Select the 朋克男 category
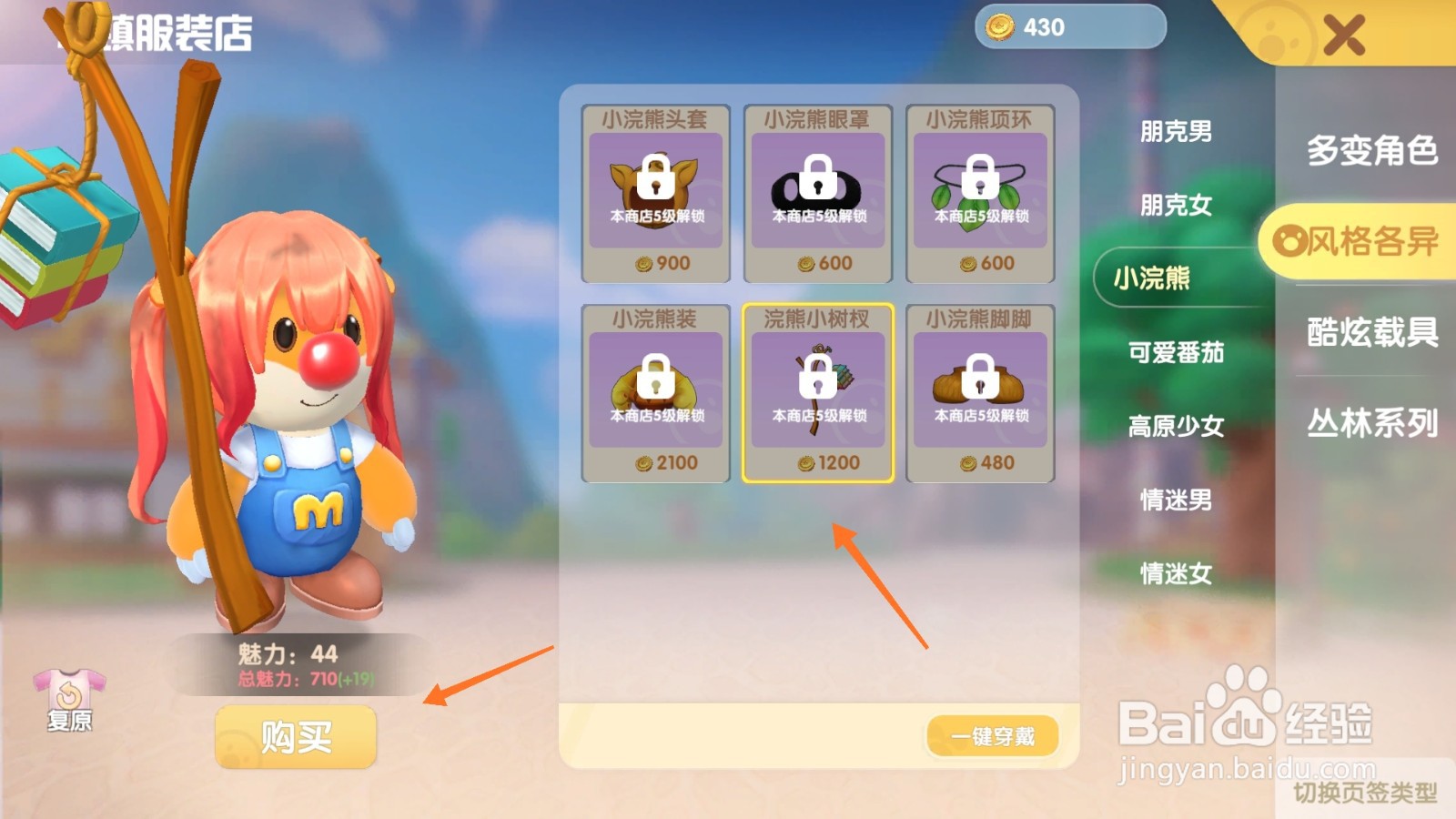 tap(1176, 132)
